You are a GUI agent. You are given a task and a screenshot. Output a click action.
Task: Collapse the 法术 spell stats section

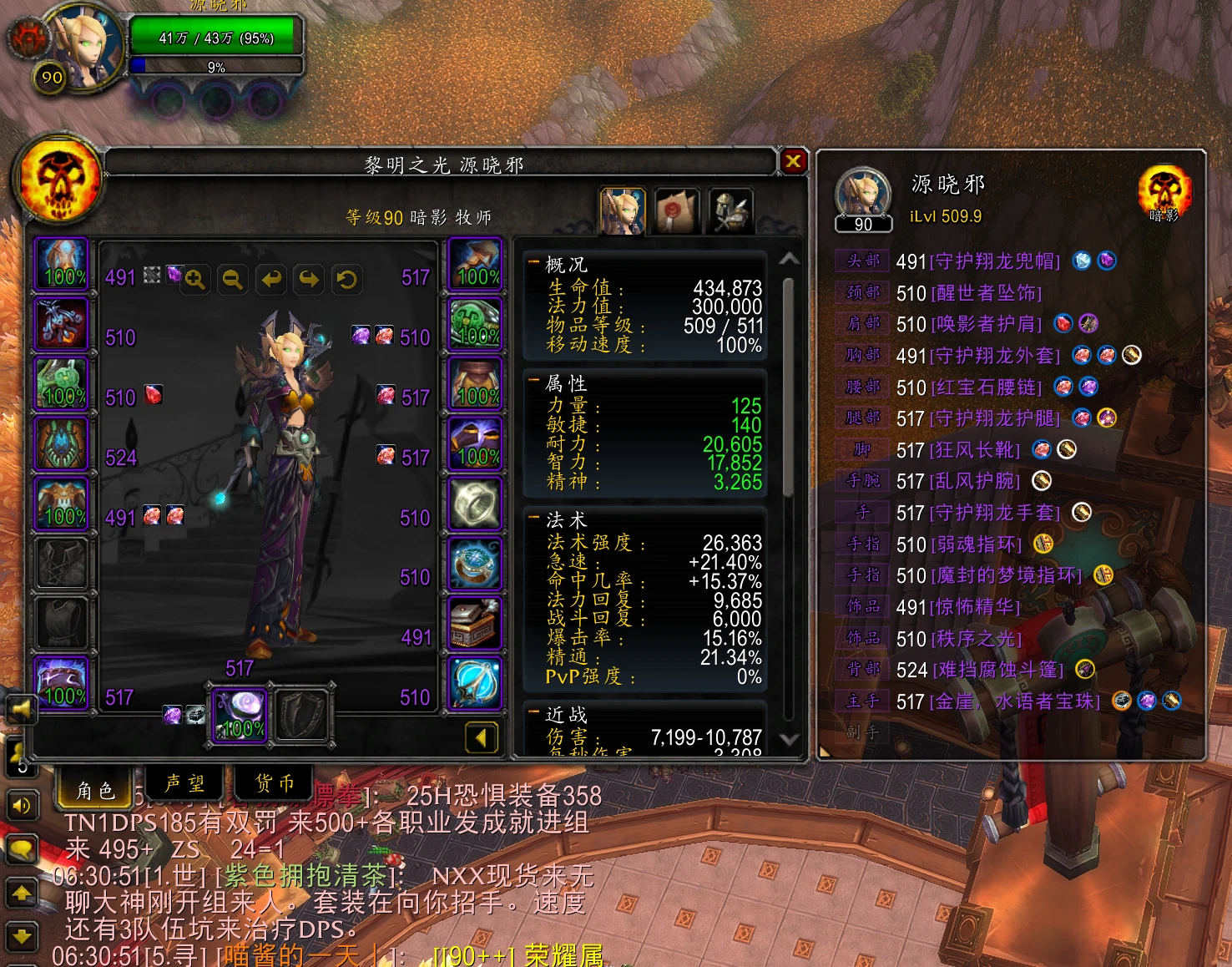(533, 519)
